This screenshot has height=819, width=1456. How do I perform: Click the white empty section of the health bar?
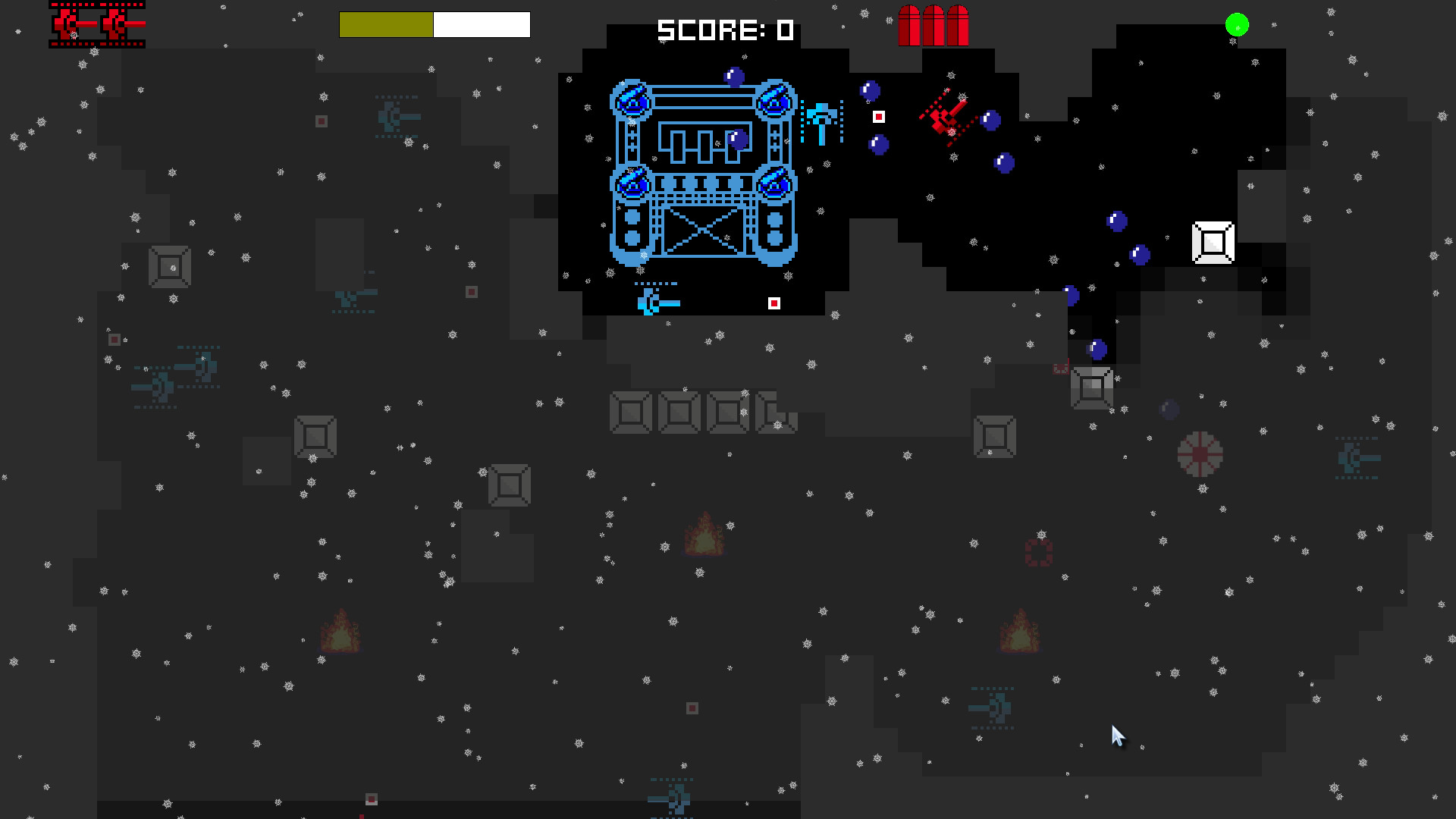482,24
